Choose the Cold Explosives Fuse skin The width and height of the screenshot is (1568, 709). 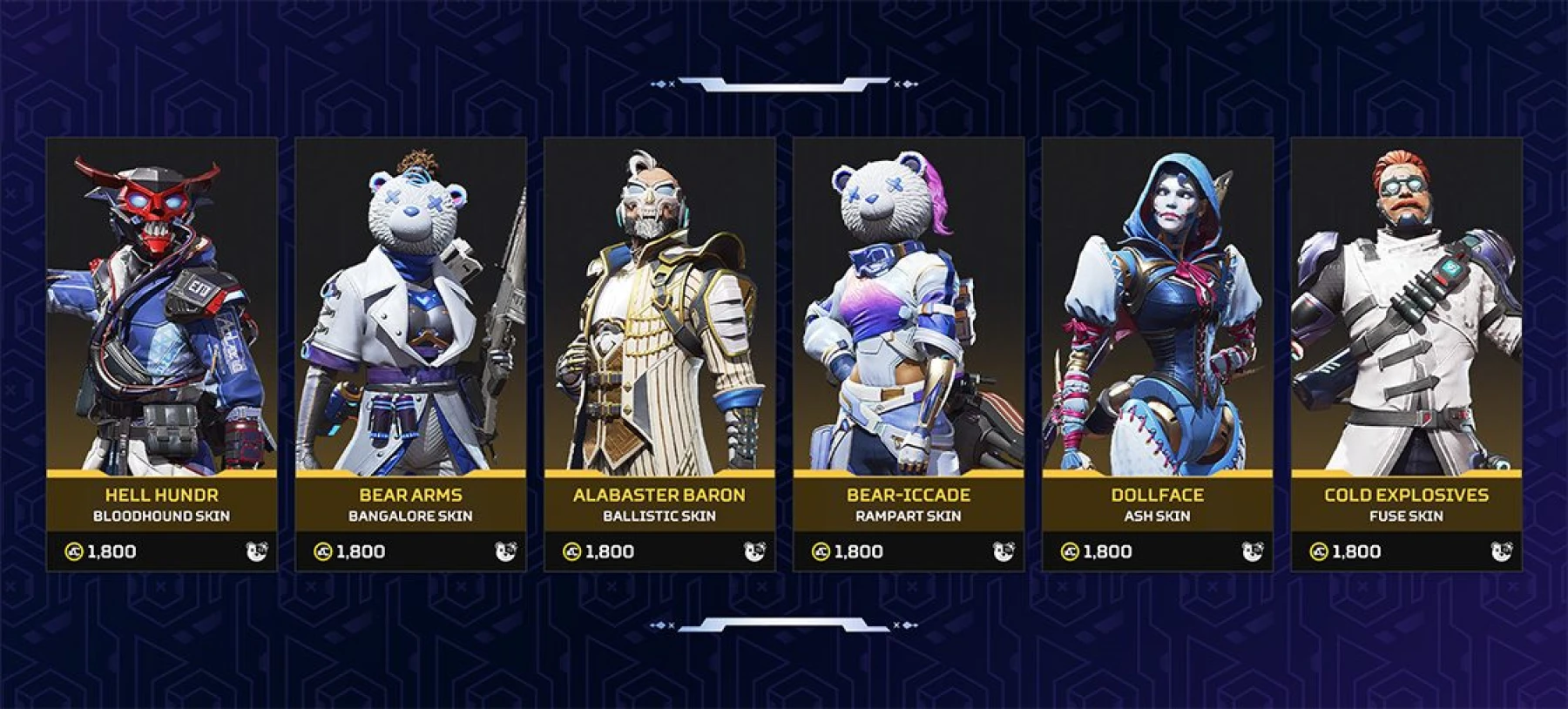(1406, 353)
